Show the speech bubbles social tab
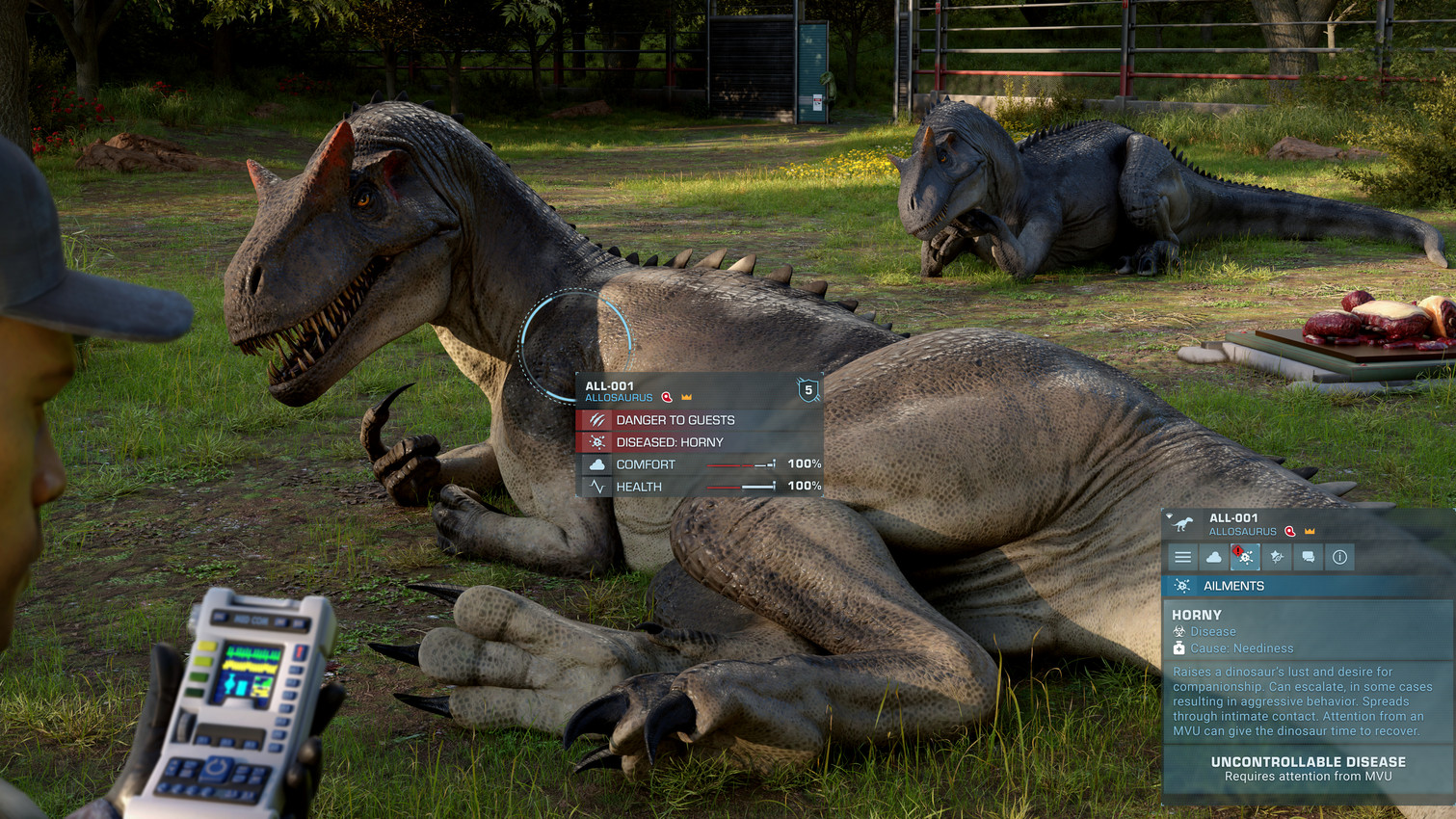 pos(1308,557)
